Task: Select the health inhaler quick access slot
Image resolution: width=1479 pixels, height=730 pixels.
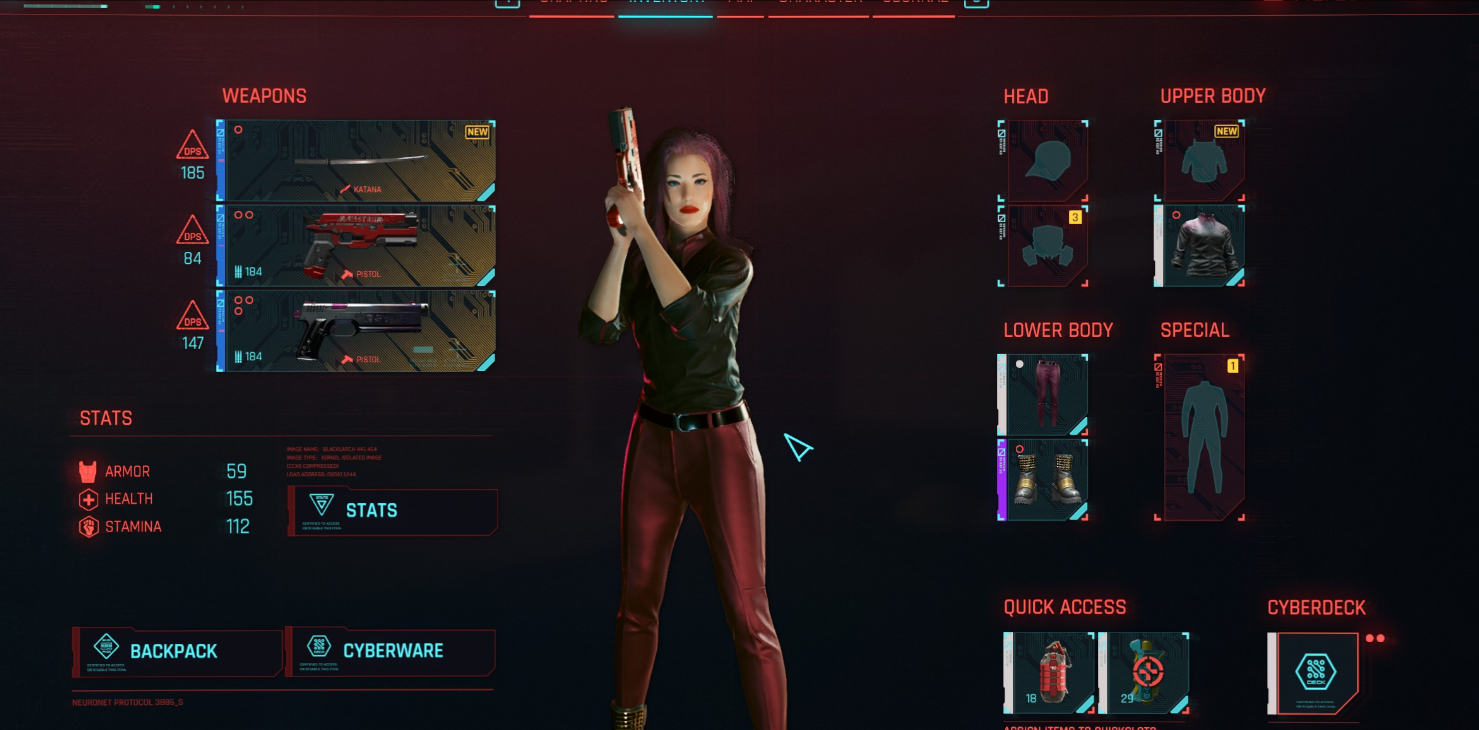Action: click(1144, 672)
